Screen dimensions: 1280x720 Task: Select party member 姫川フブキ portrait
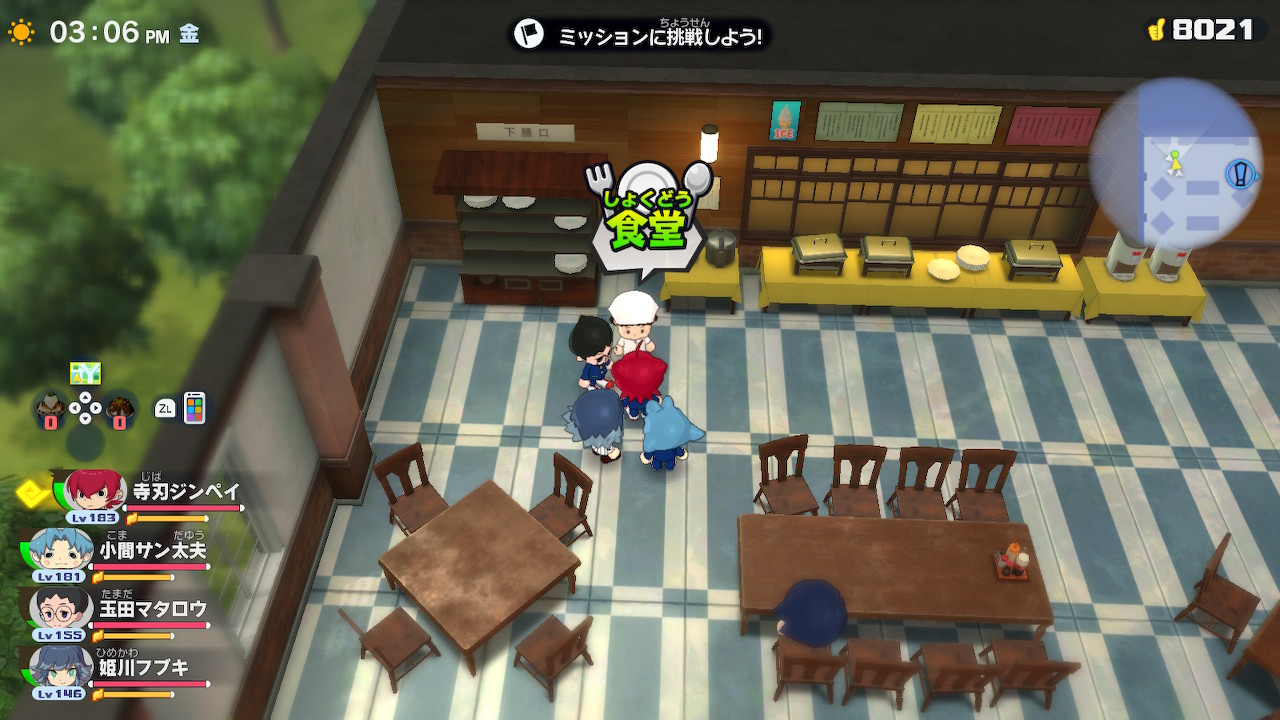pos(62,666)
